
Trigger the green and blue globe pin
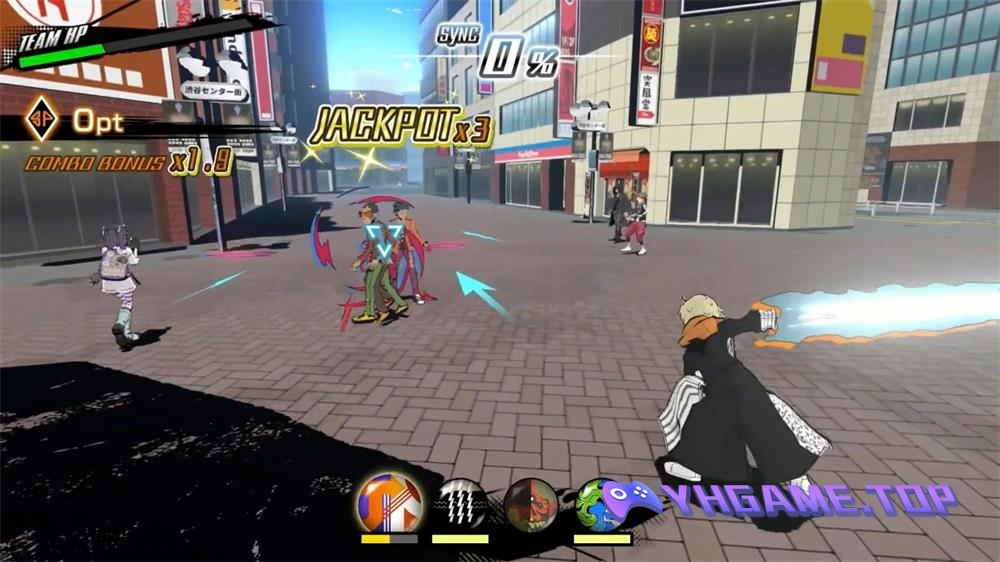tap(595, 503)
